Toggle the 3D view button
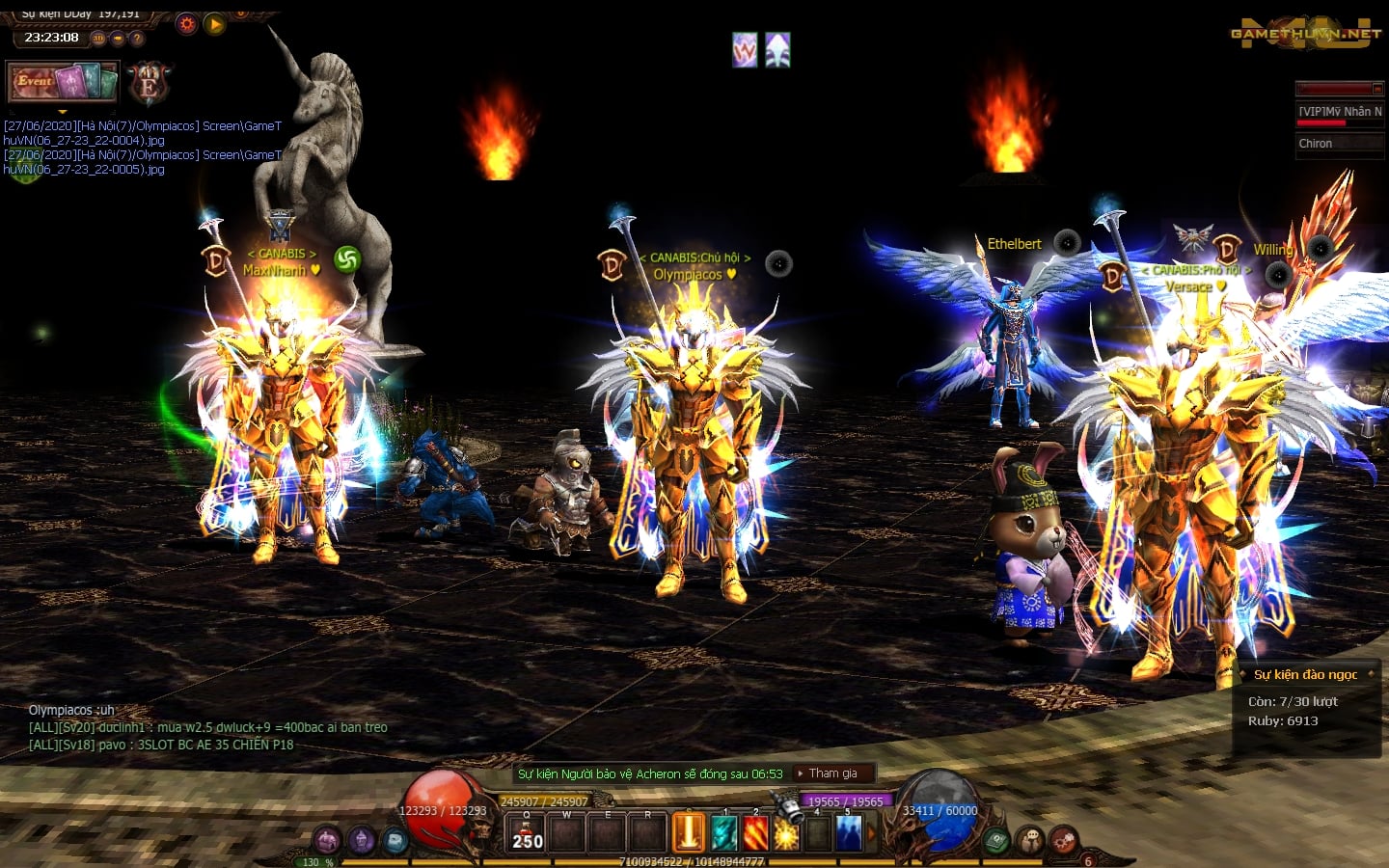1389x868 pixels. coord(98,39)
